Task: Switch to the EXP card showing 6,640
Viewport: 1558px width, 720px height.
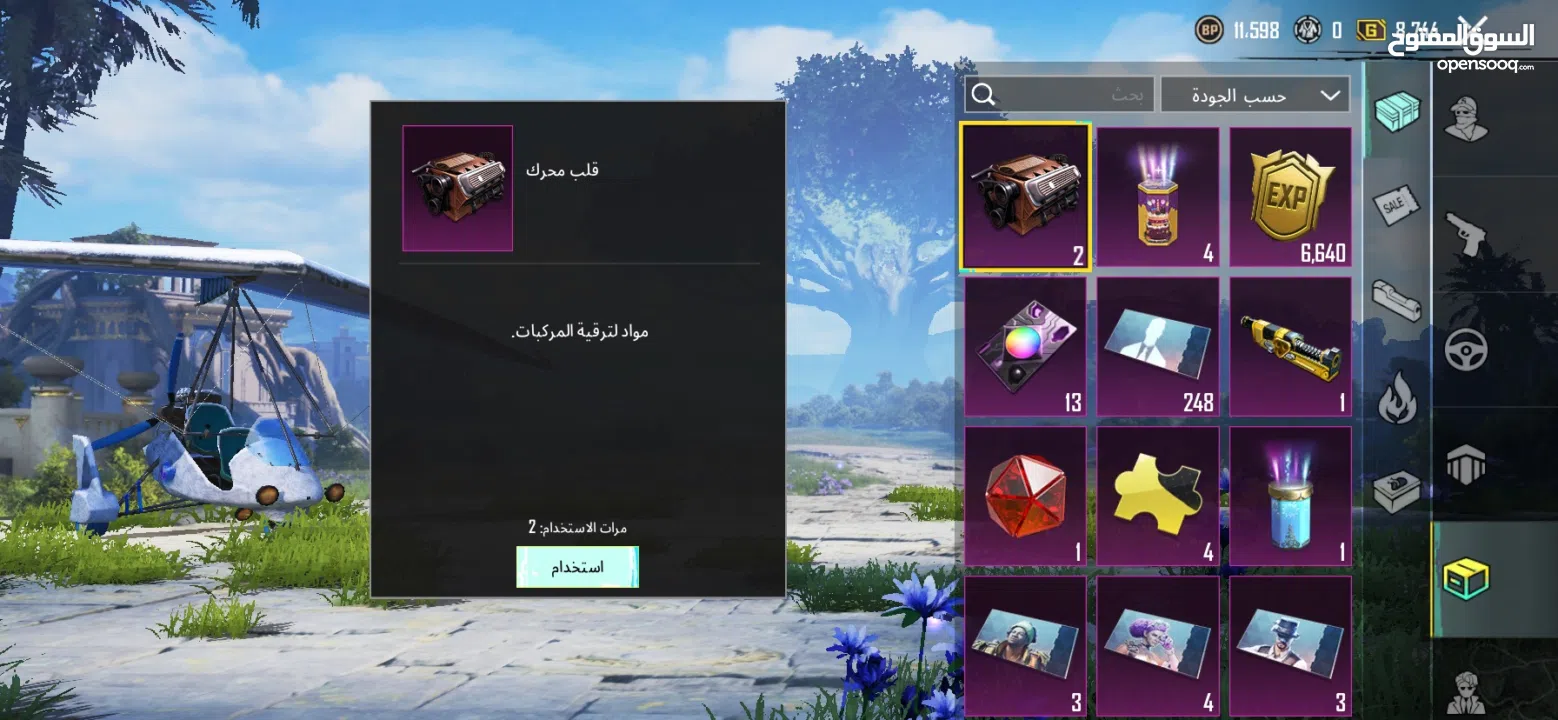Action: tap(1290, 196)
